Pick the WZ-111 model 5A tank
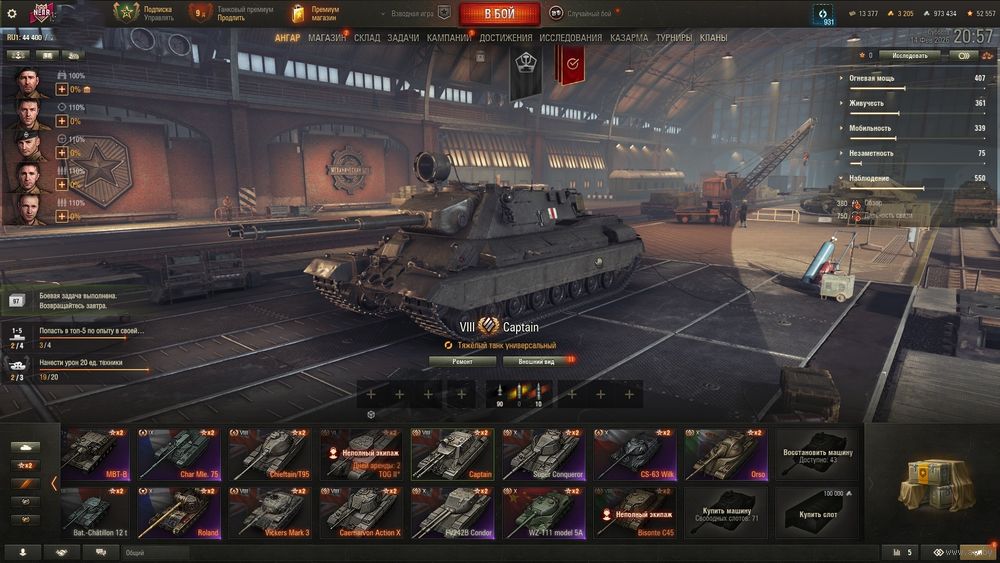This screenshot has height=563, width=1000. tap(543, 513)
